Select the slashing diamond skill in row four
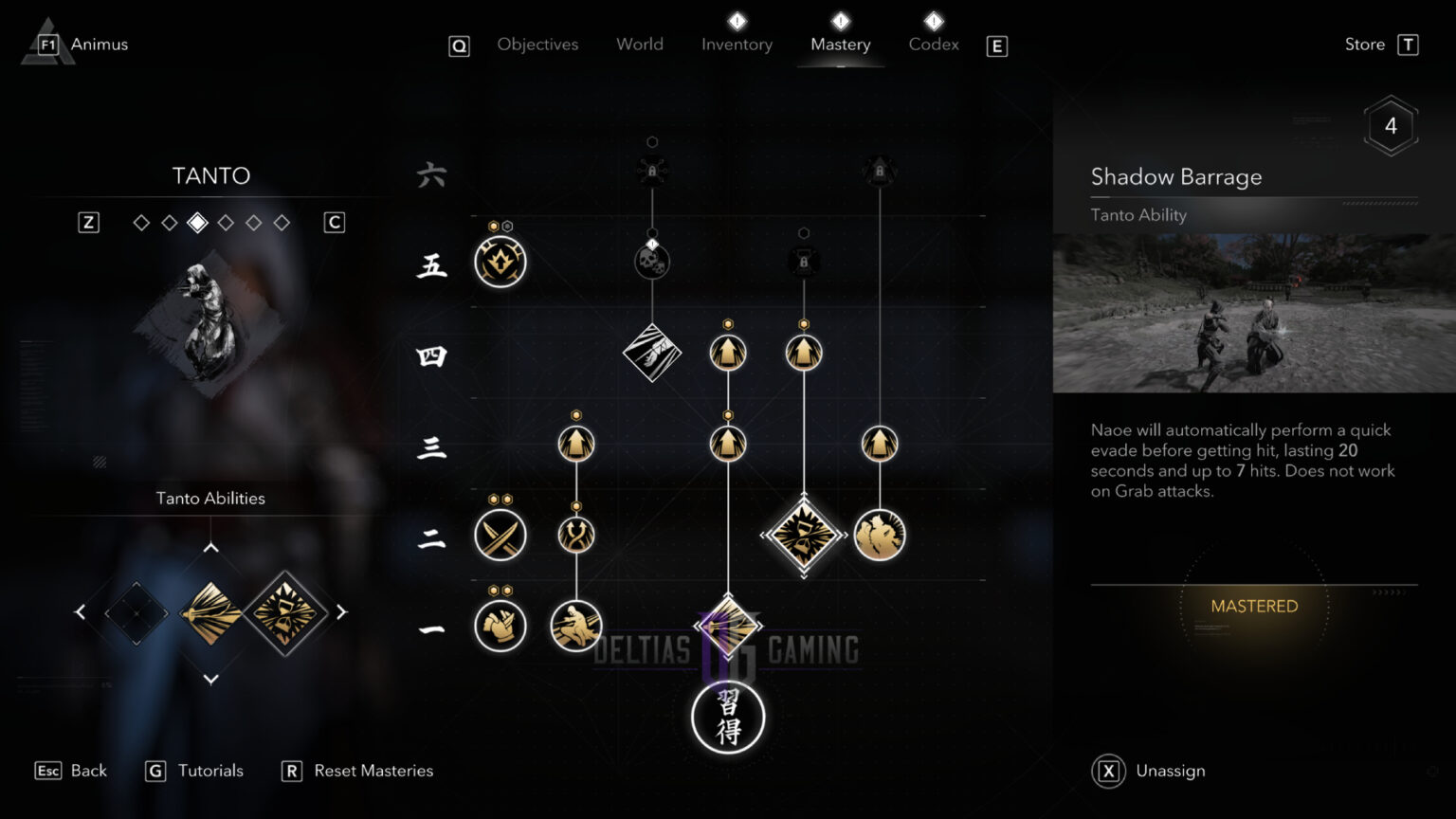 point(652,353)
